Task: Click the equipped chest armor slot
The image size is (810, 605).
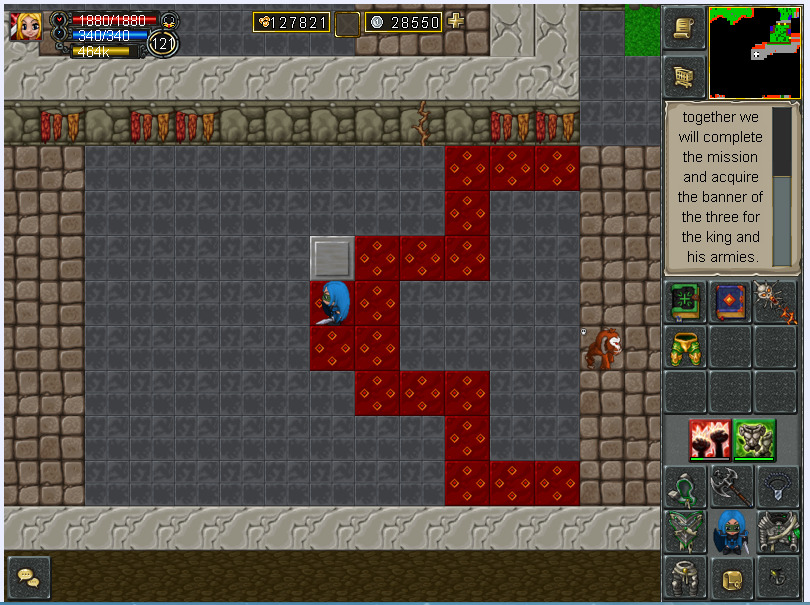Action: click(776, 532)
